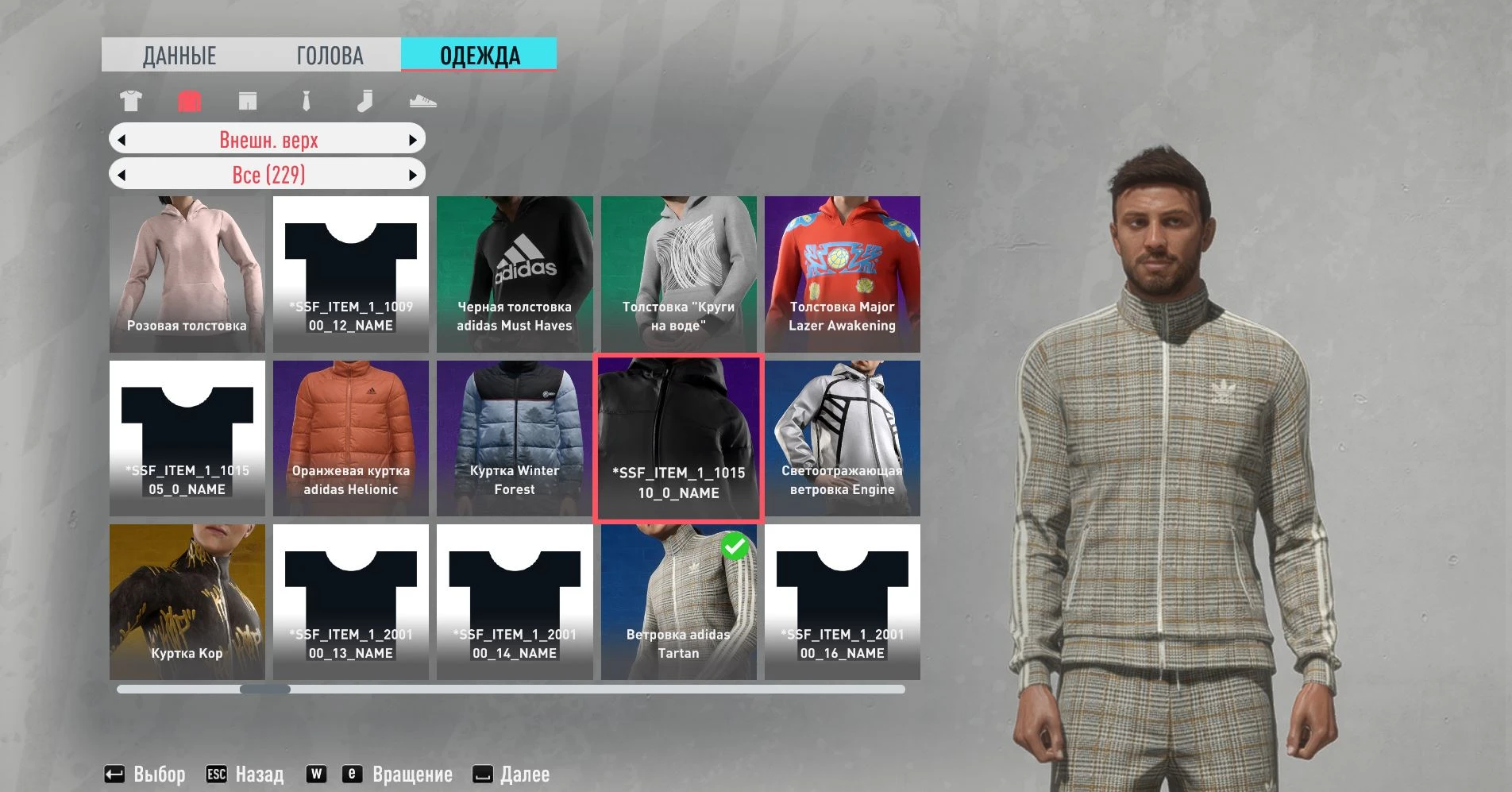1512x792 pixels.
Task: Click the ESC Назад key icon
Action: tap(215, 773)
